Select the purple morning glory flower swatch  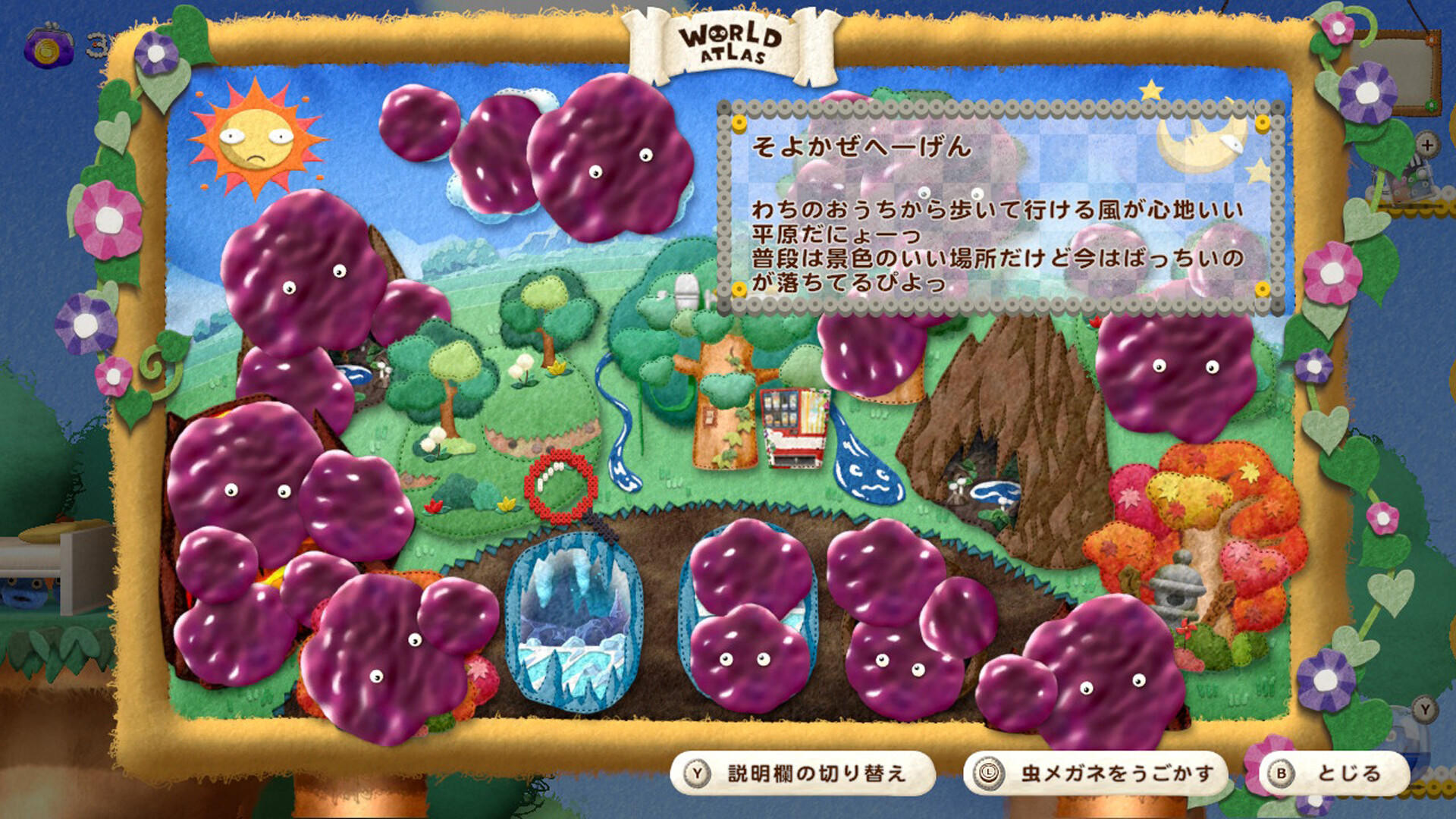tap(1367, 93)
